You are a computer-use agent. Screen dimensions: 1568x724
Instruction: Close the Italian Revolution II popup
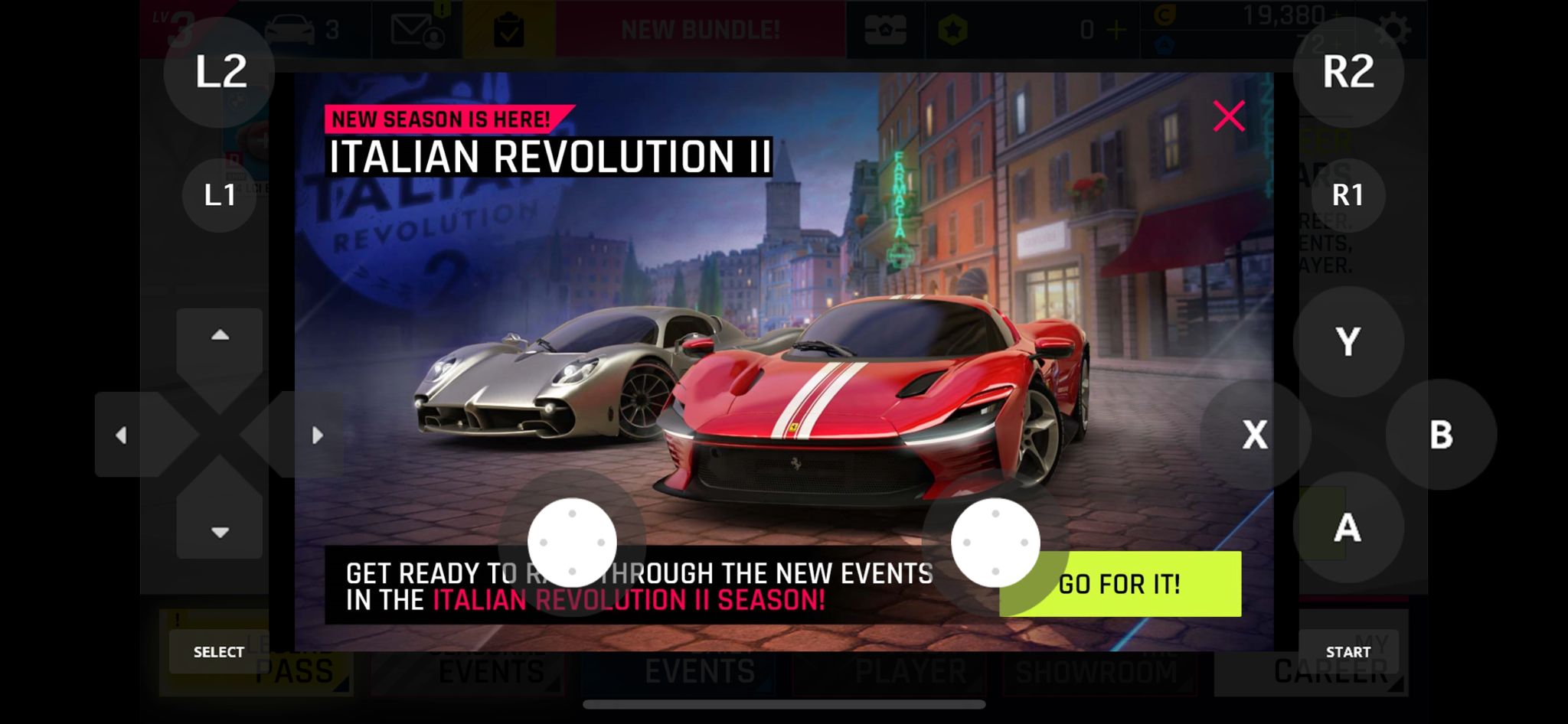point(1228,116)
